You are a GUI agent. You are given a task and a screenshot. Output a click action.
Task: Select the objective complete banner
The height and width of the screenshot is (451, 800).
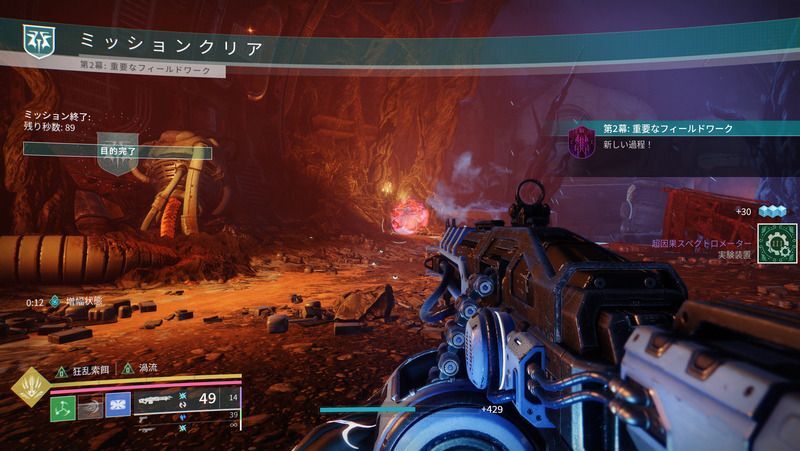[x=118, y=150]
